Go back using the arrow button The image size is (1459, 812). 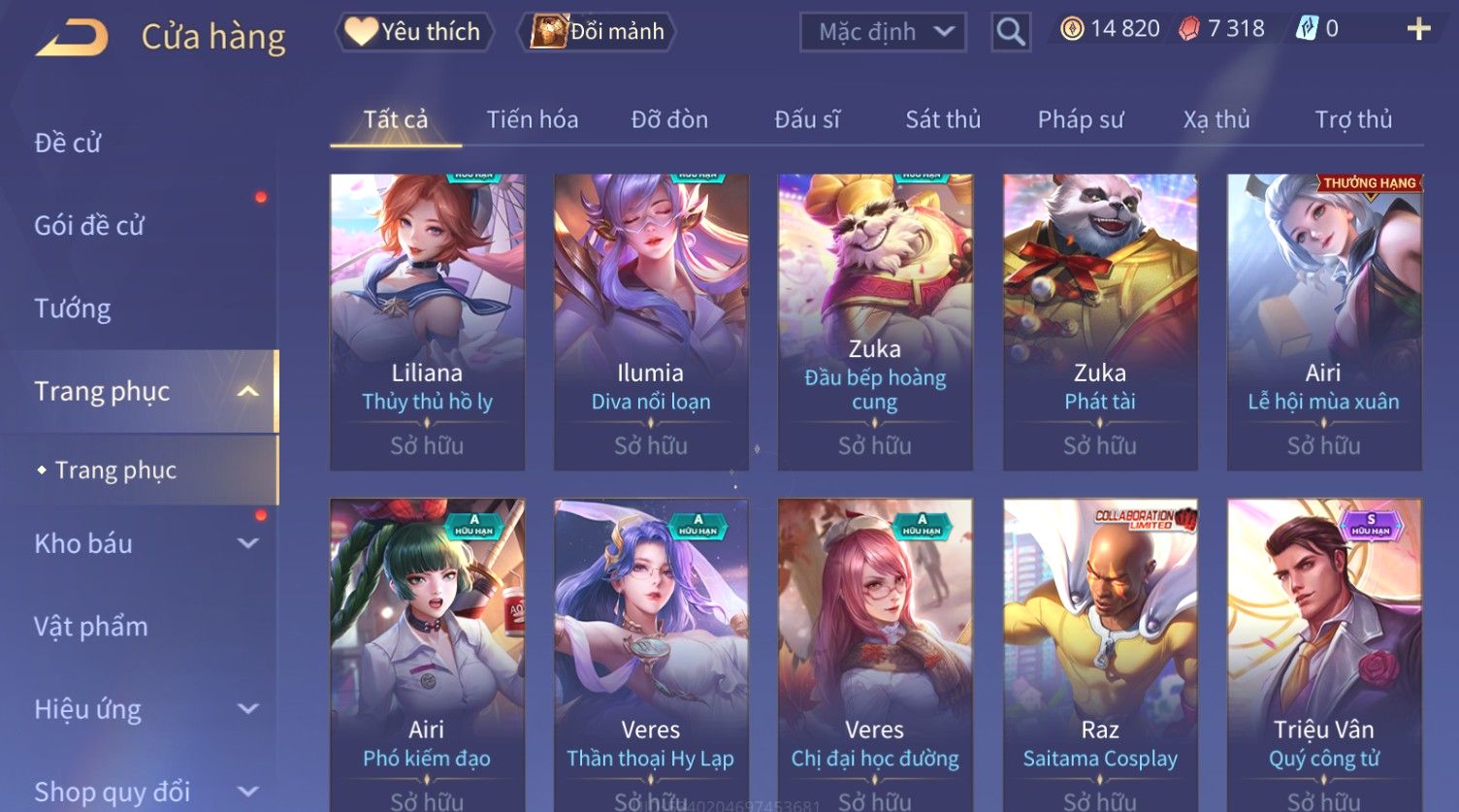tap(72, 37)
